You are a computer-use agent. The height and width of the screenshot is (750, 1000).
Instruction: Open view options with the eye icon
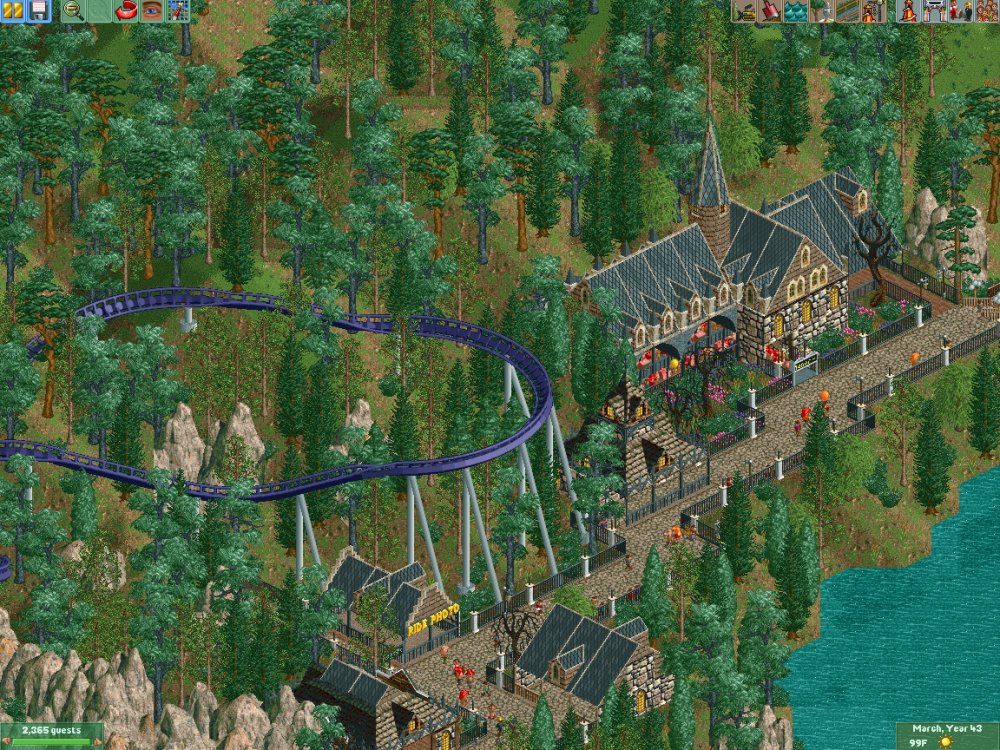coord(151,11)
